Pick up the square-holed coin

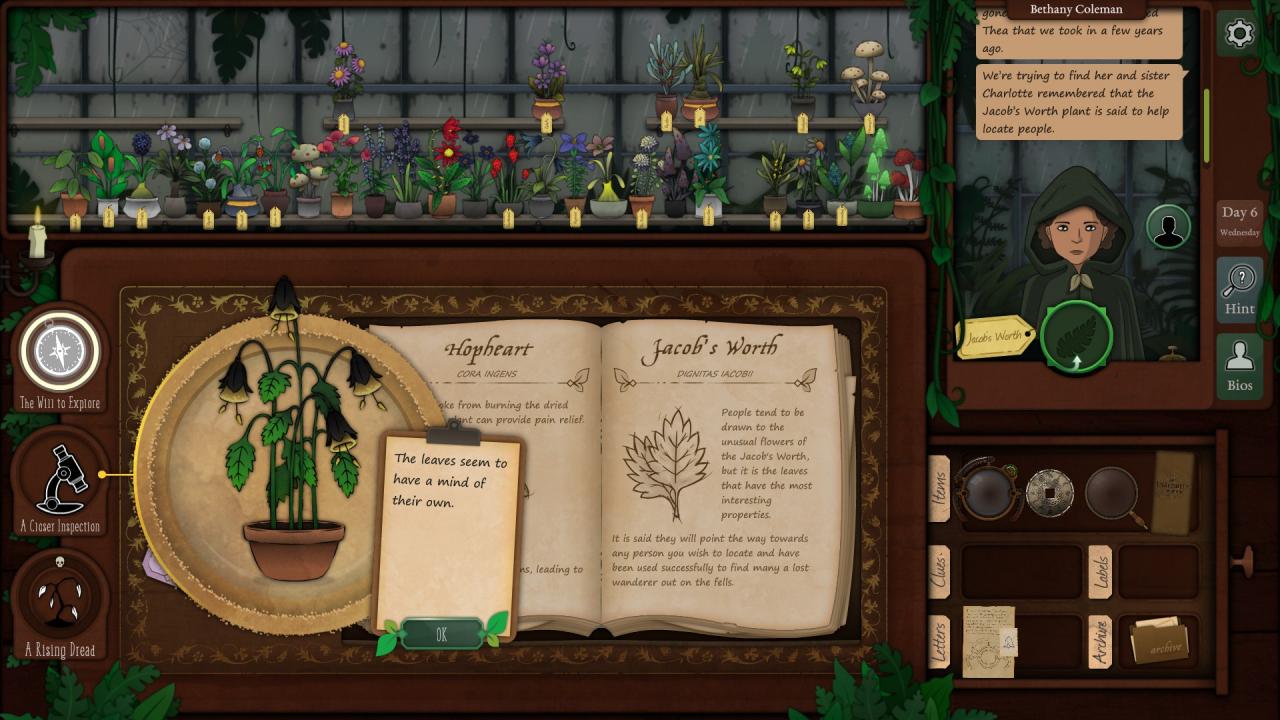(x=1049, y=492)
